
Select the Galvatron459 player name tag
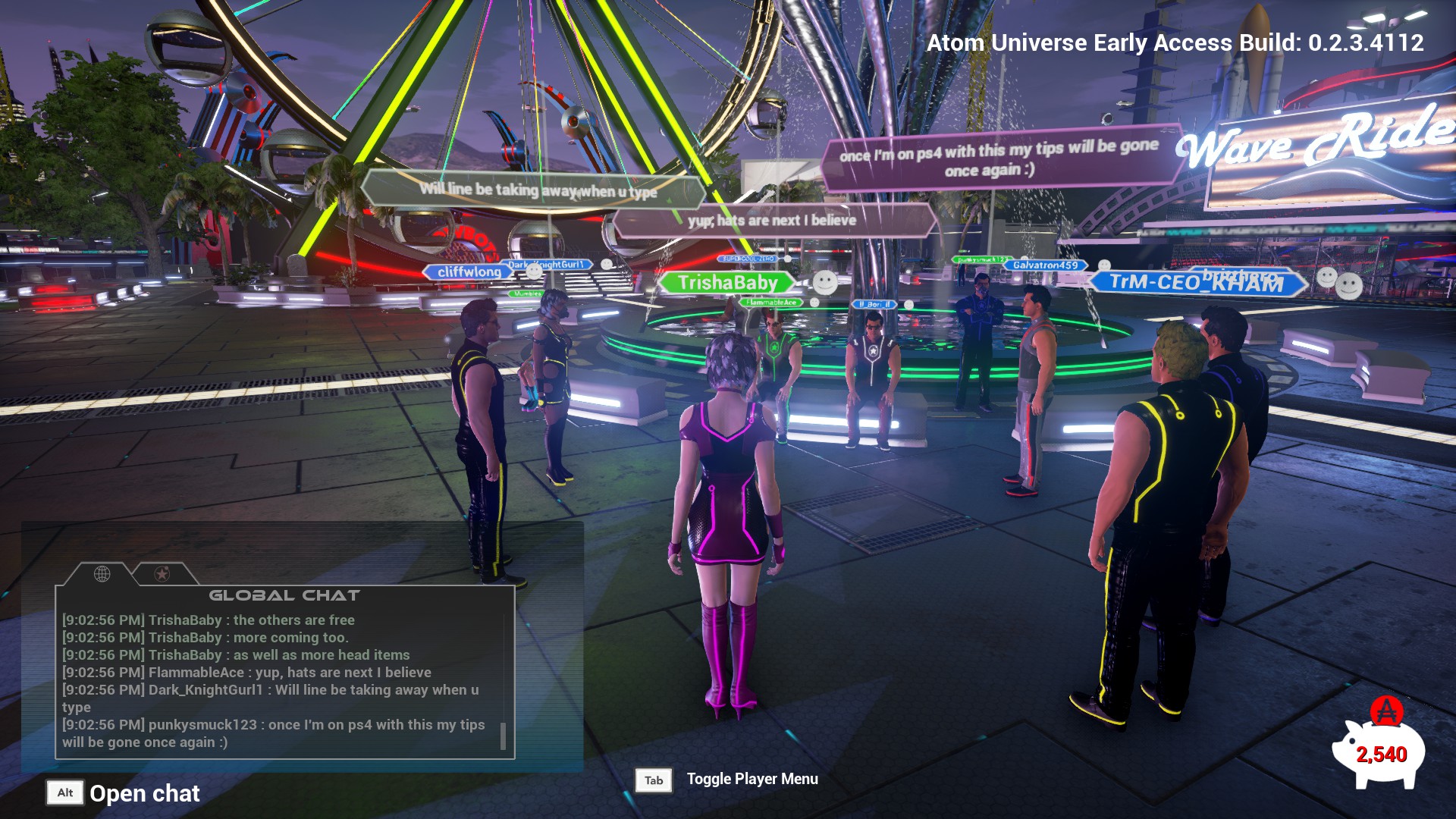pos(1045,265)
